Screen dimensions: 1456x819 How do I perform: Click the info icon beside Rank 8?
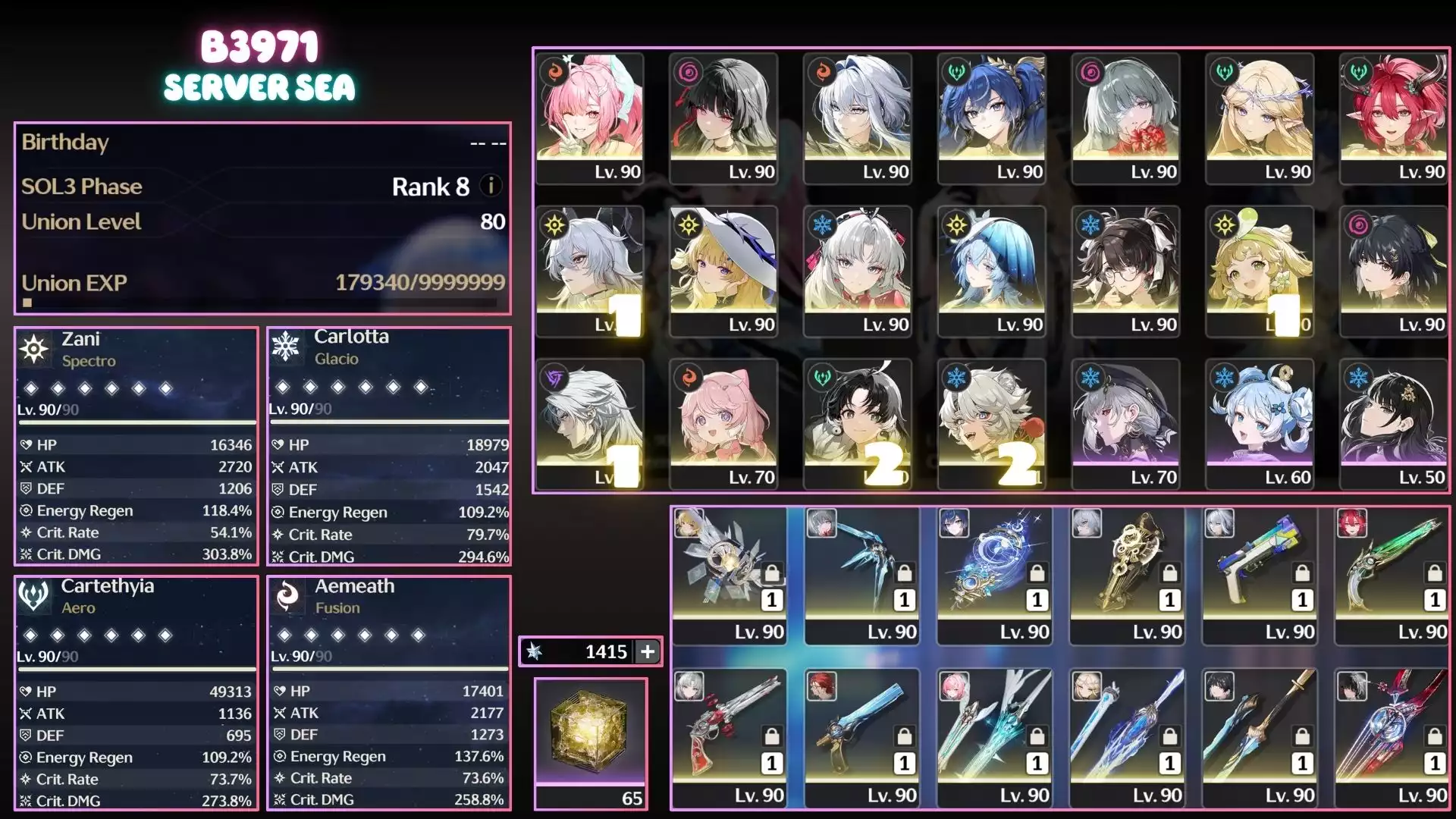coord(491,186)
